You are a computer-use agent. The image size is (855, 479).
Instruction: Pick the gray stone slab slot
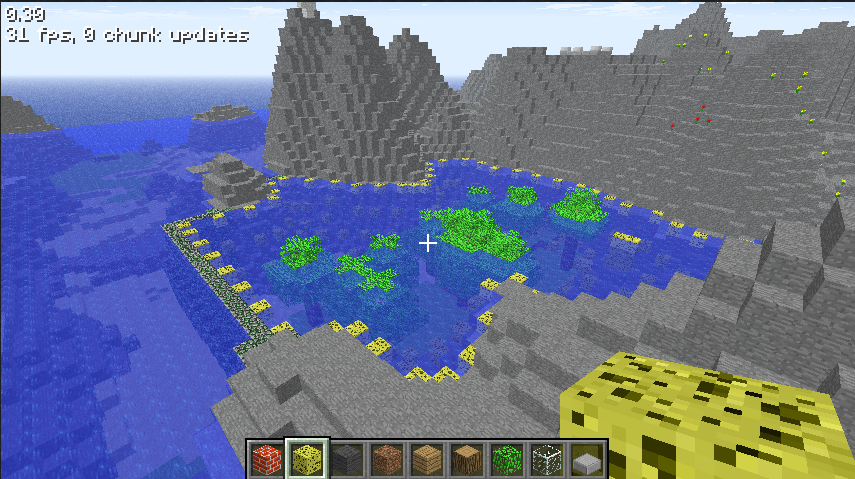(x=587, y=460)
